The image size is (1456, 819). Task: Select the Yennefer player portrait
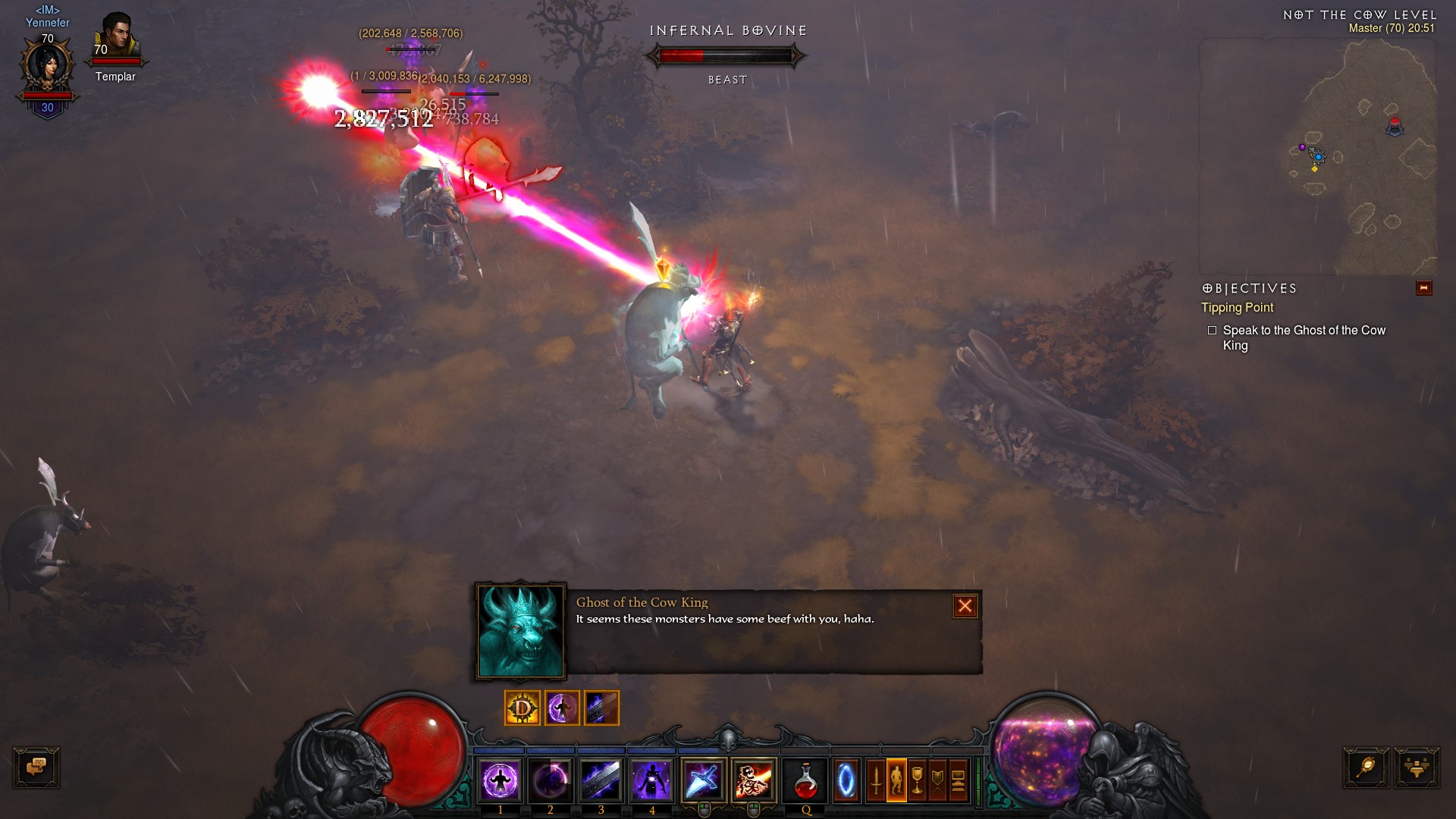[x=48, y=67]
